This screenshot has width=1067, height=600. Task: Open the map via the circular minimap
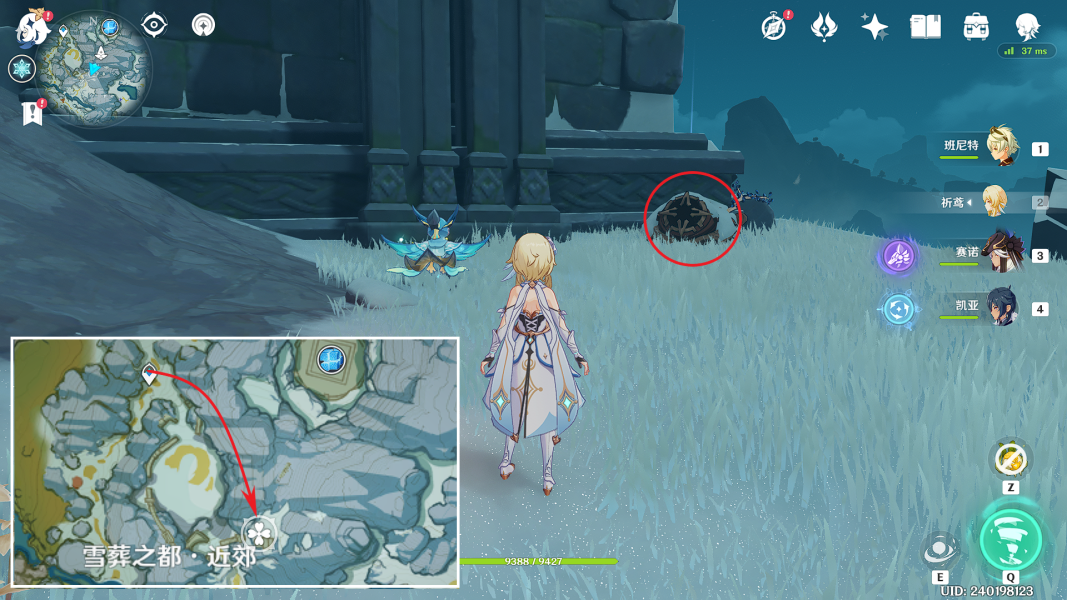[94, 68]
